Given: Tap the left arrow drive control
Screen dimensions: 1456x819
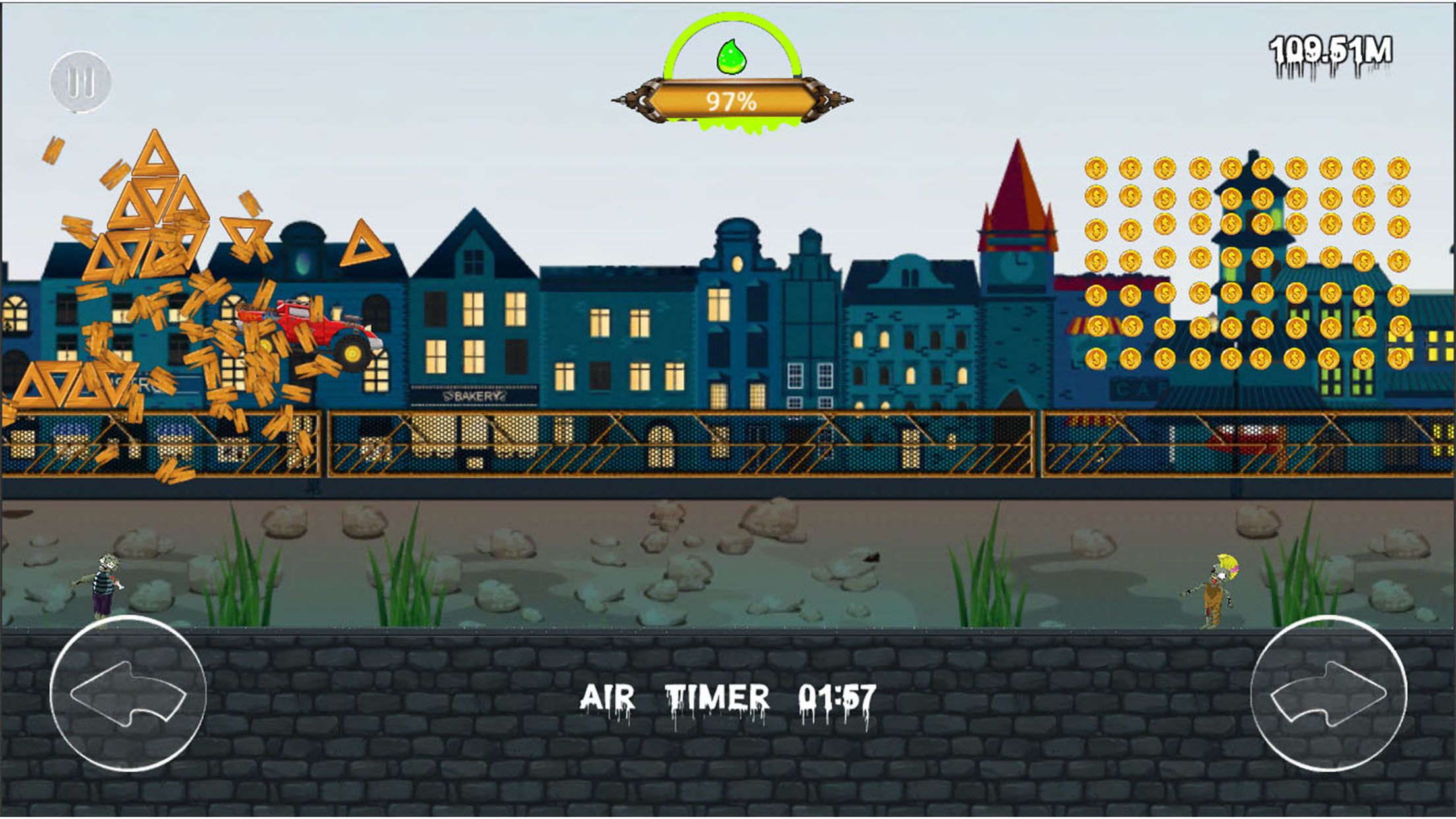Looking at the screenshot, I should click(x=128, y=693).
